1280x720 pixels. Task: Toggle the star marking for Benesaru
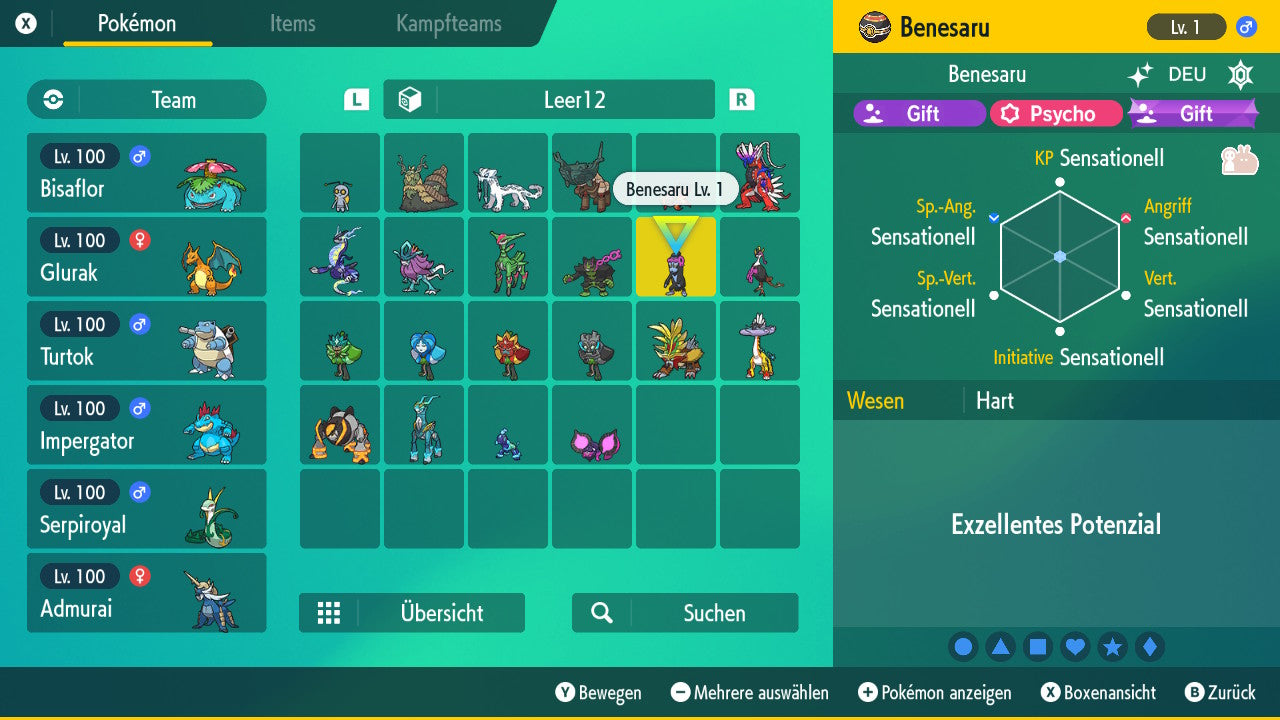point(1113,646)
